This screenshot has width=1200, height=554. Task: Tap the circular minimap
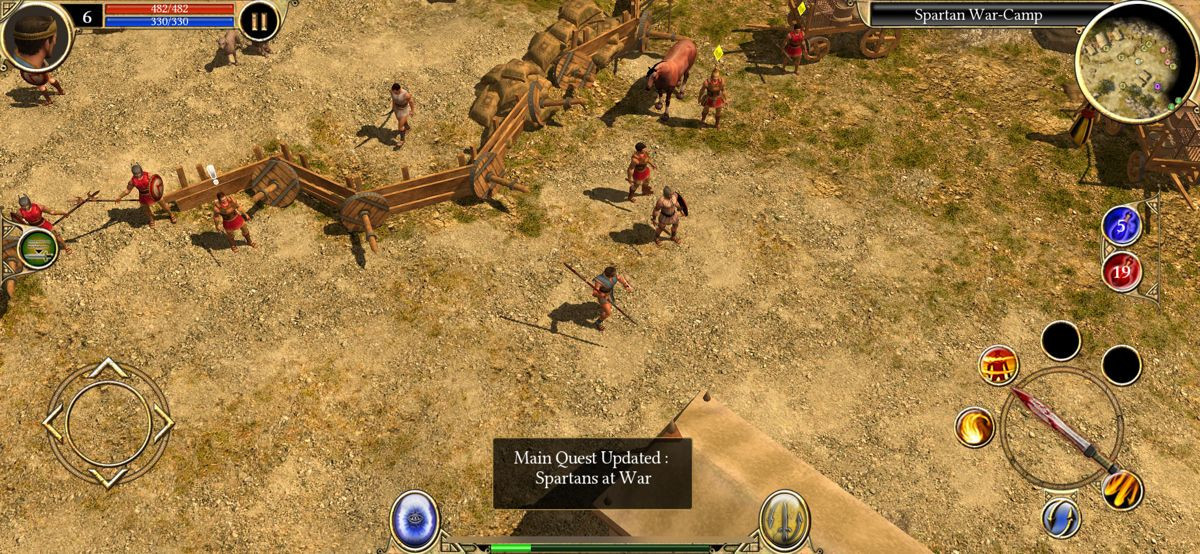point(1122,62)
